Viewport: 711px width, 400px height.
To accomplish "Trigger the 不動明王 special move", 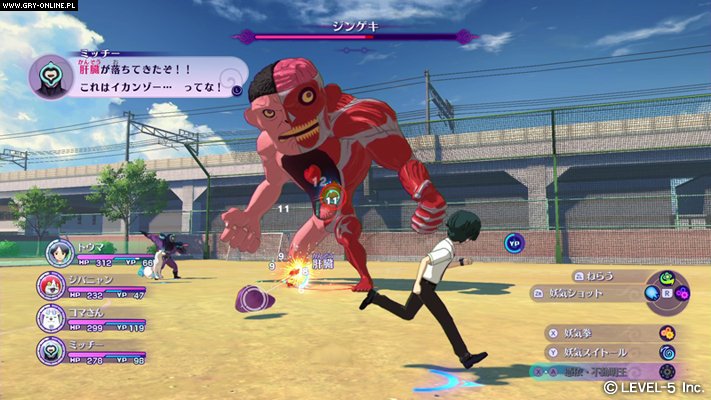I will tap(614, 371).
